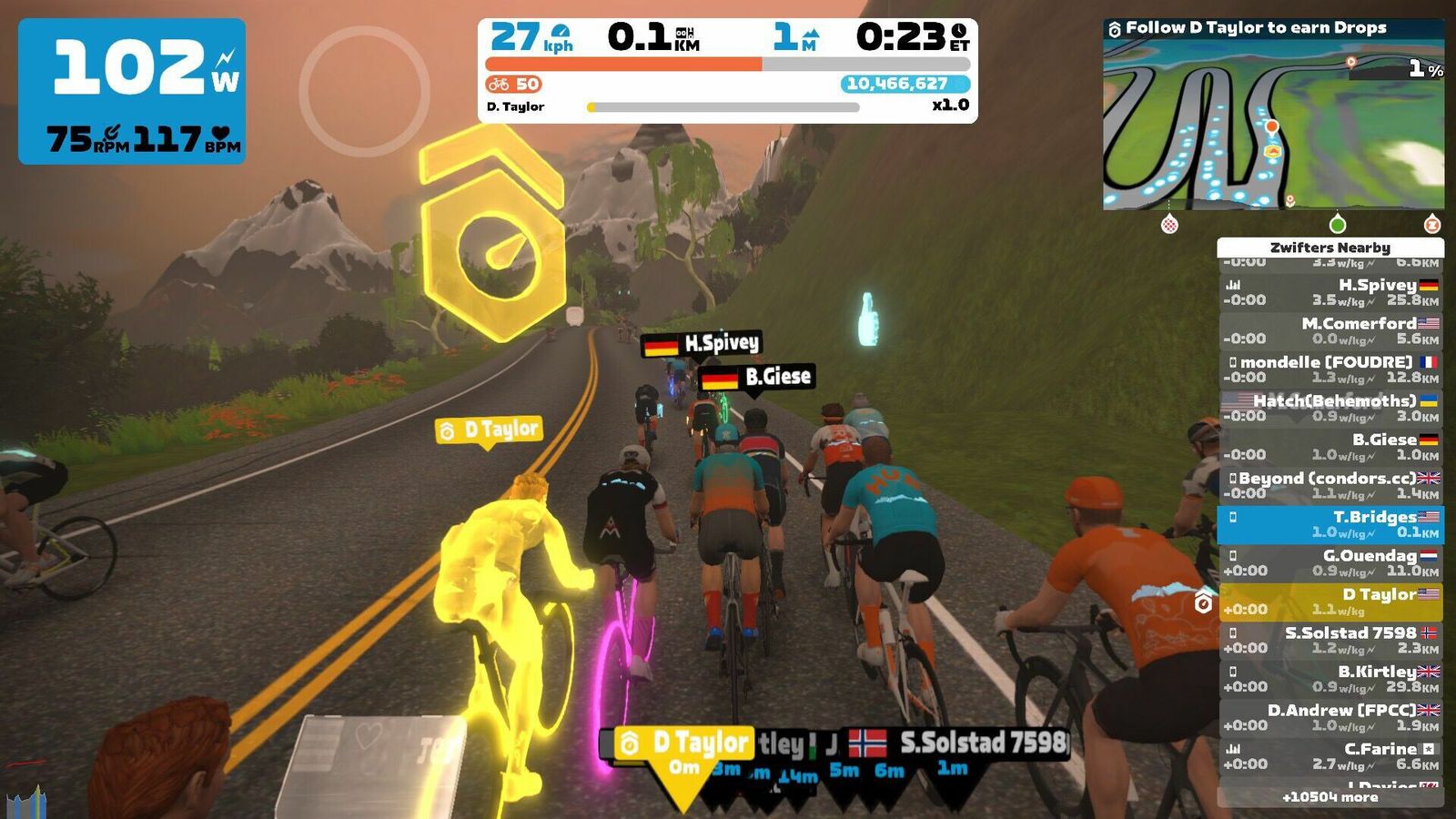Viewport: 1456px width, 819px height.
Task: Choose B.Kirtley from nearby riders
Action: click(1330, 679)
